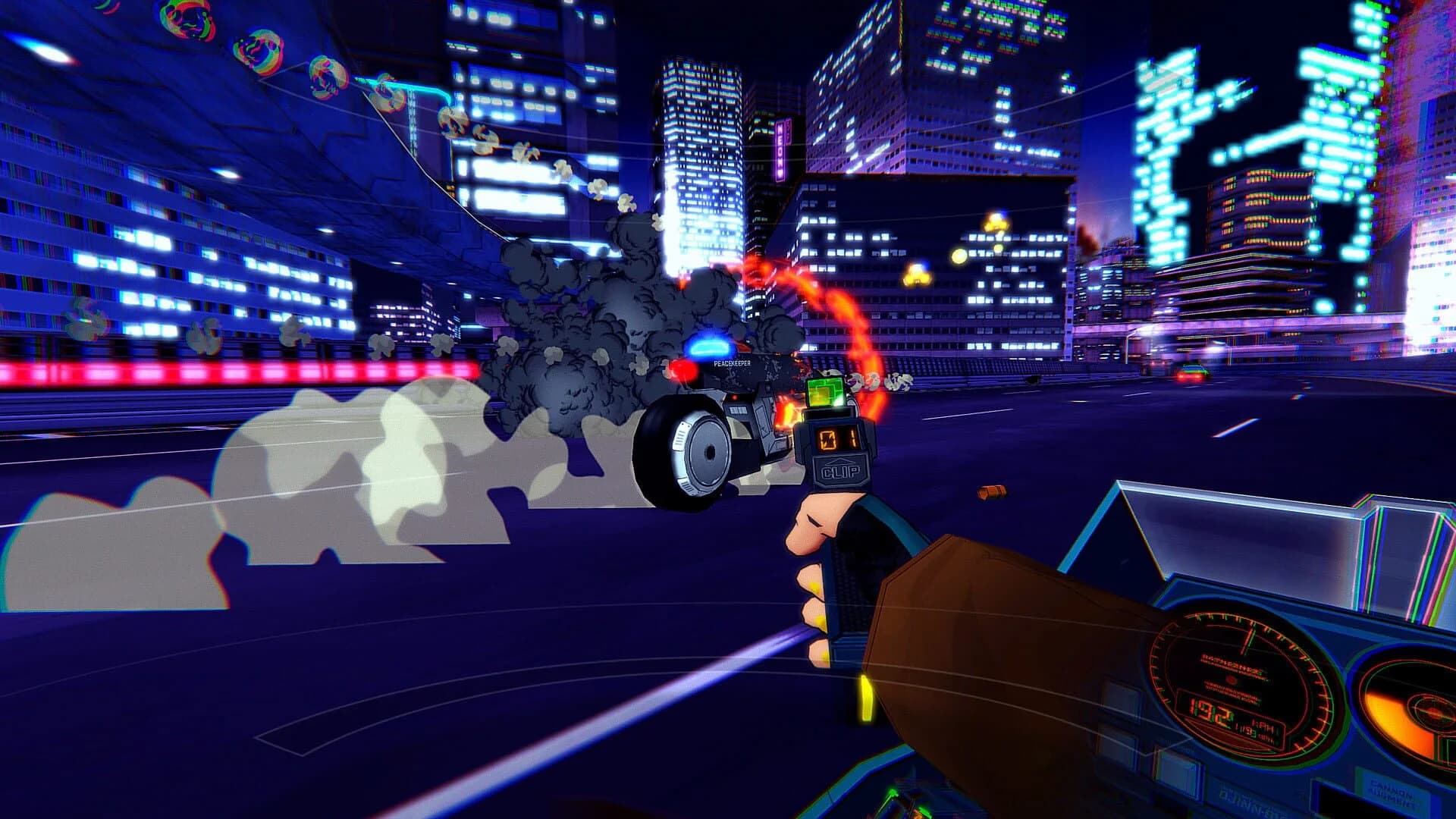Click the red Bathgate branding inside the speedometer dial
The image size is (1456, 819).
click(1232, 663)
